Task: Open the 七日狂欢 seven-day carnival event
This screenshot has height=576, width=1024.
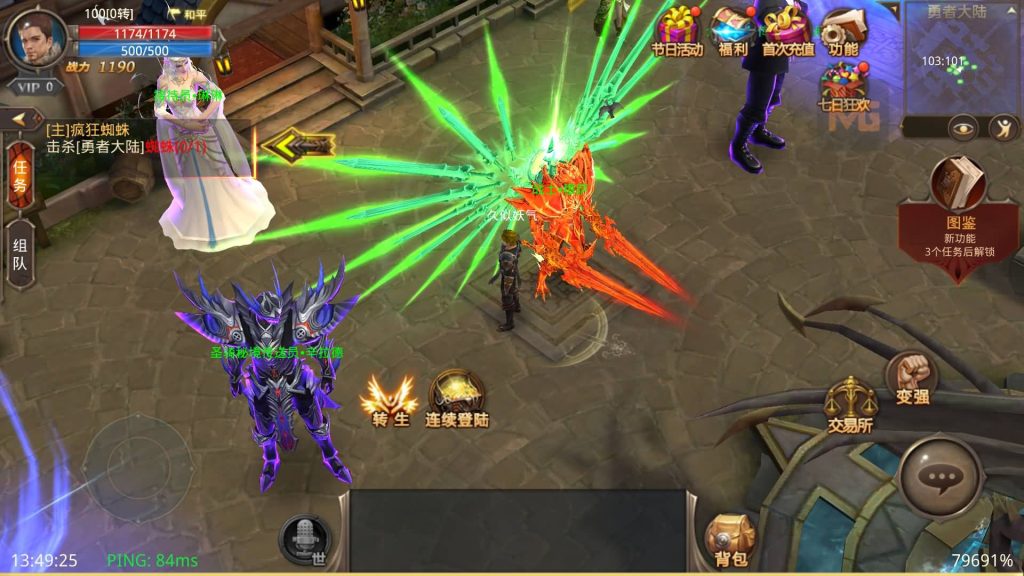Action: [843, 84]
